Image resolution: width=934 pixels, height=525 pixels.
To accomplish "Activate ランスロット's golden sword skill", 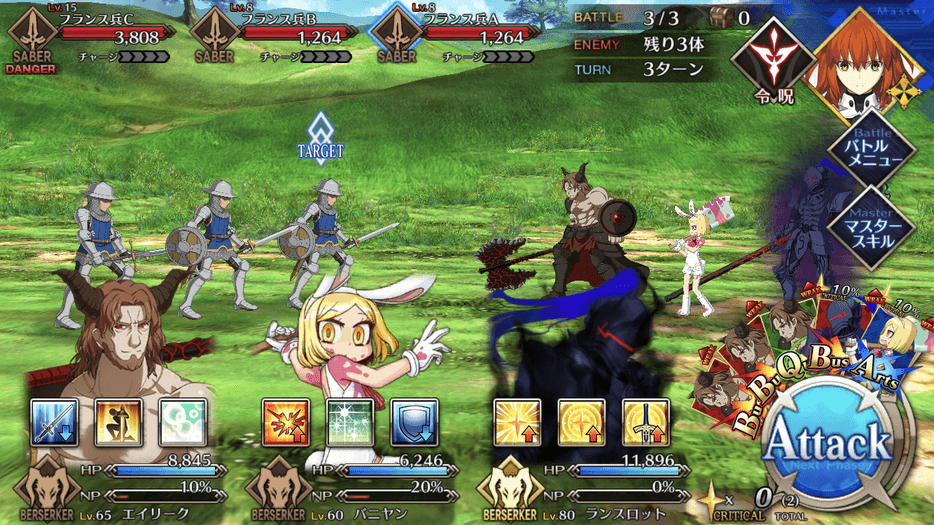I will click(645, 422).
